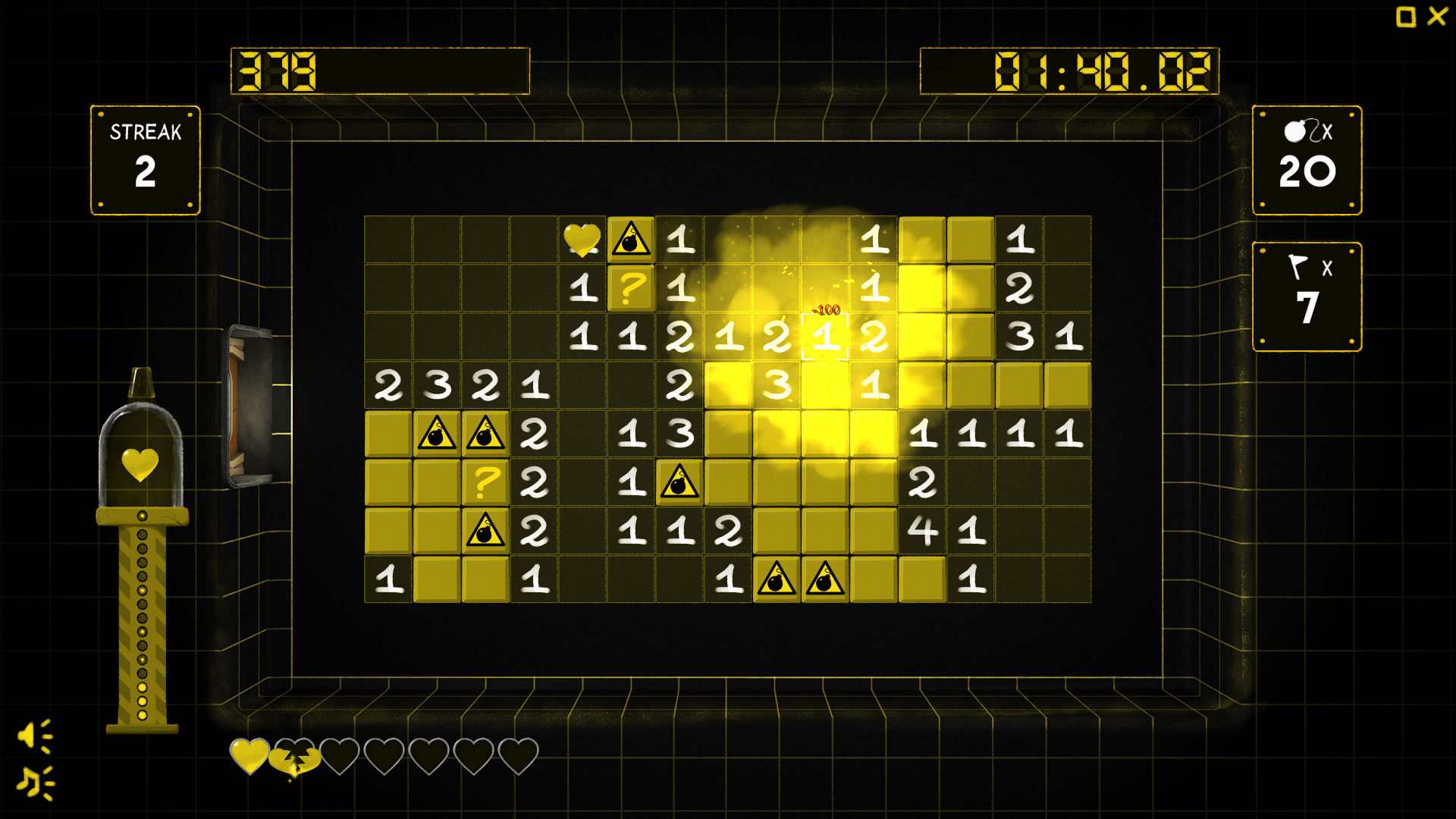The width and height of the screenshot is (1456, 819).
Task: Click the question mark tile next to the 1
Action: click(632, 289)
